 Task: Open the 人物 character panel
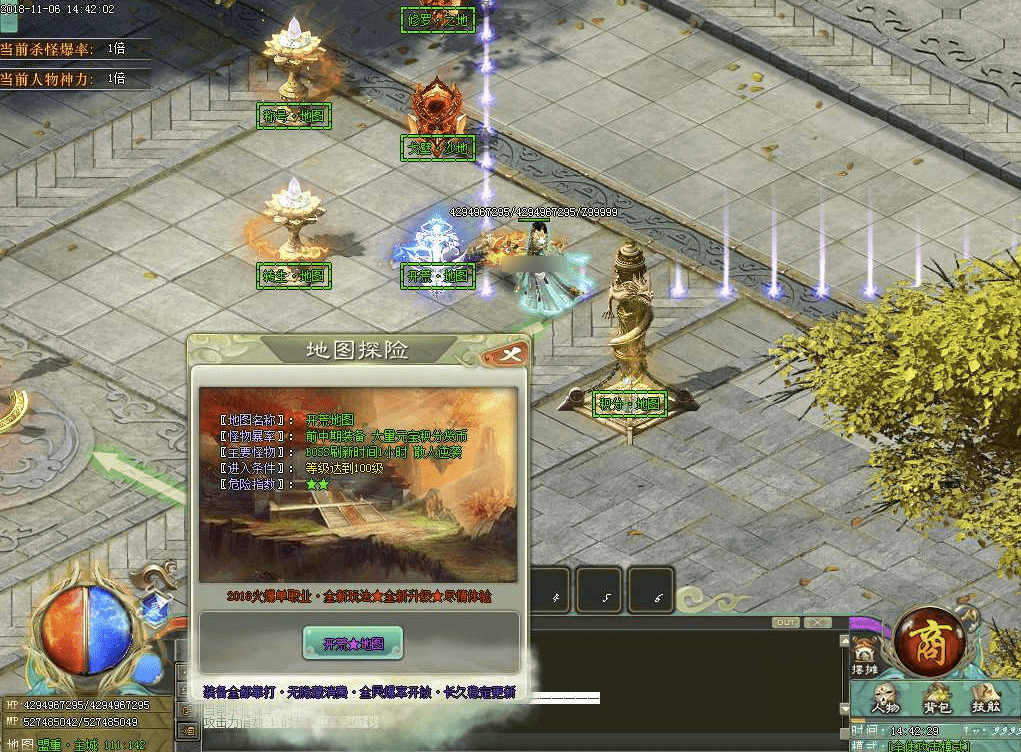click(x=885, y=699)
